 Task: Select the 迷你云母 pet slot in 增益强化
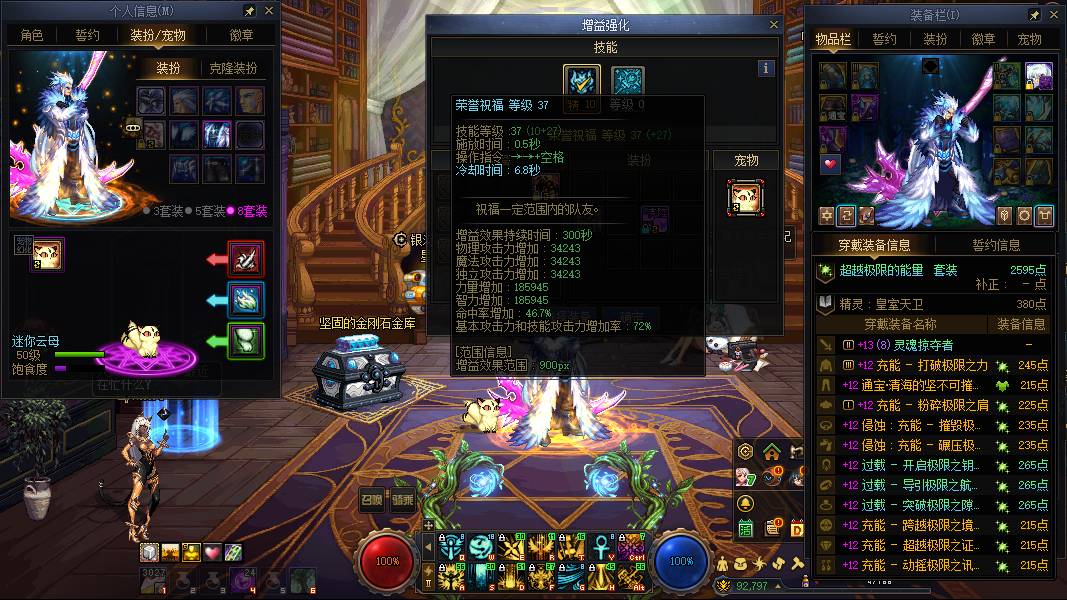point(745,197)
